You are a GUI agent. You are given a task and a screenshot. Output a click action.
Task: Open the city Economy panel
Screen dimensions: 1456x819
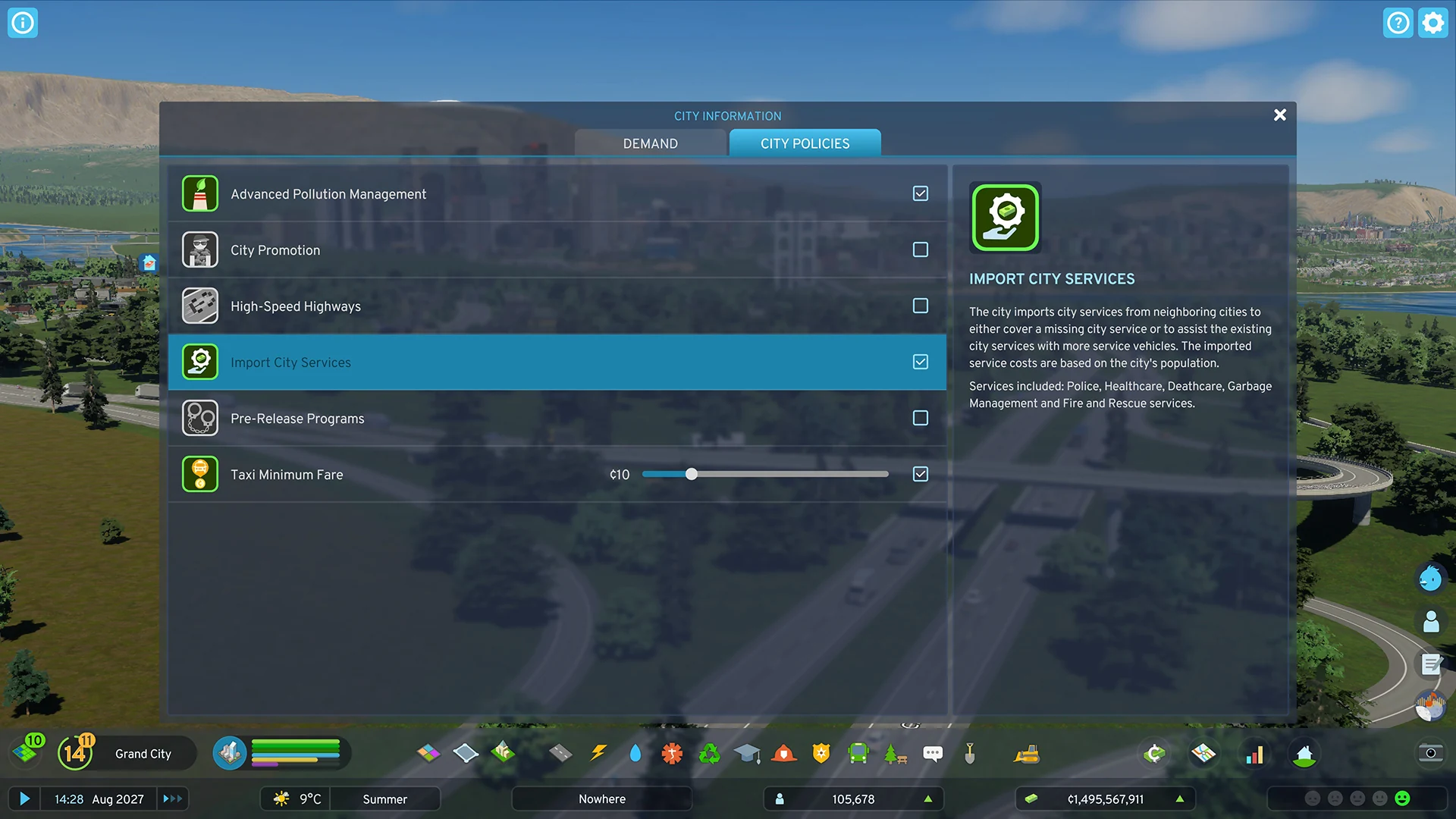click(x=1154, y=753)
